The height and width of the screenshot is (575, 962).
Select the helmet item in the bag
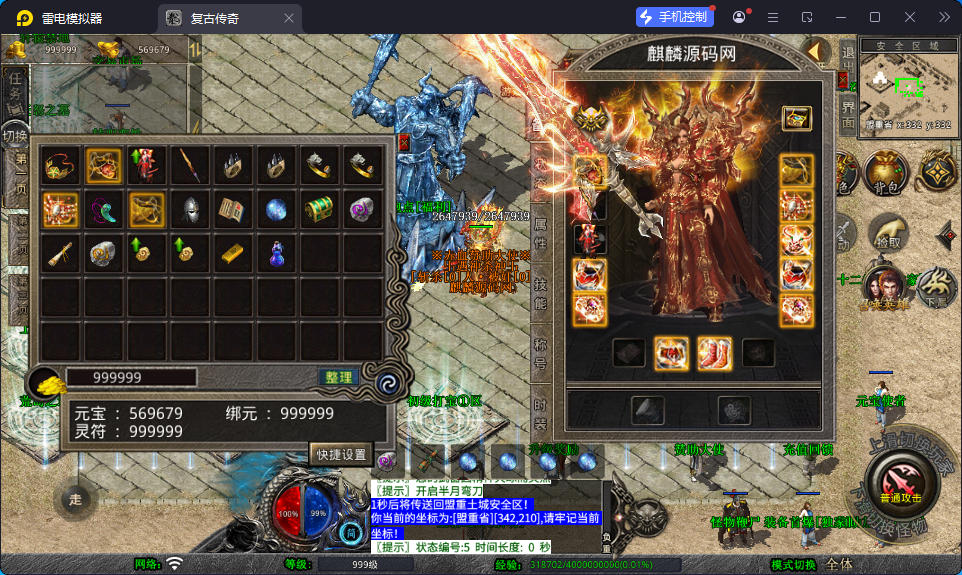tap(191, 209)
